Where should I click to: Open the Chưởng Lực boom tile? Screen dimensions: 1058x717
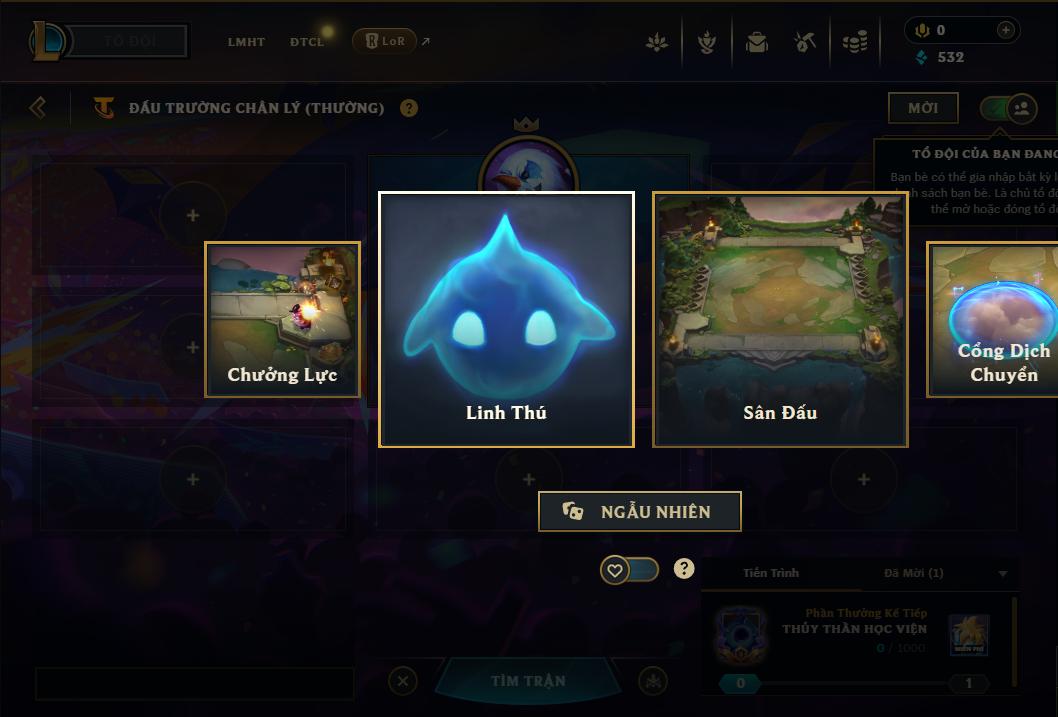282,319
